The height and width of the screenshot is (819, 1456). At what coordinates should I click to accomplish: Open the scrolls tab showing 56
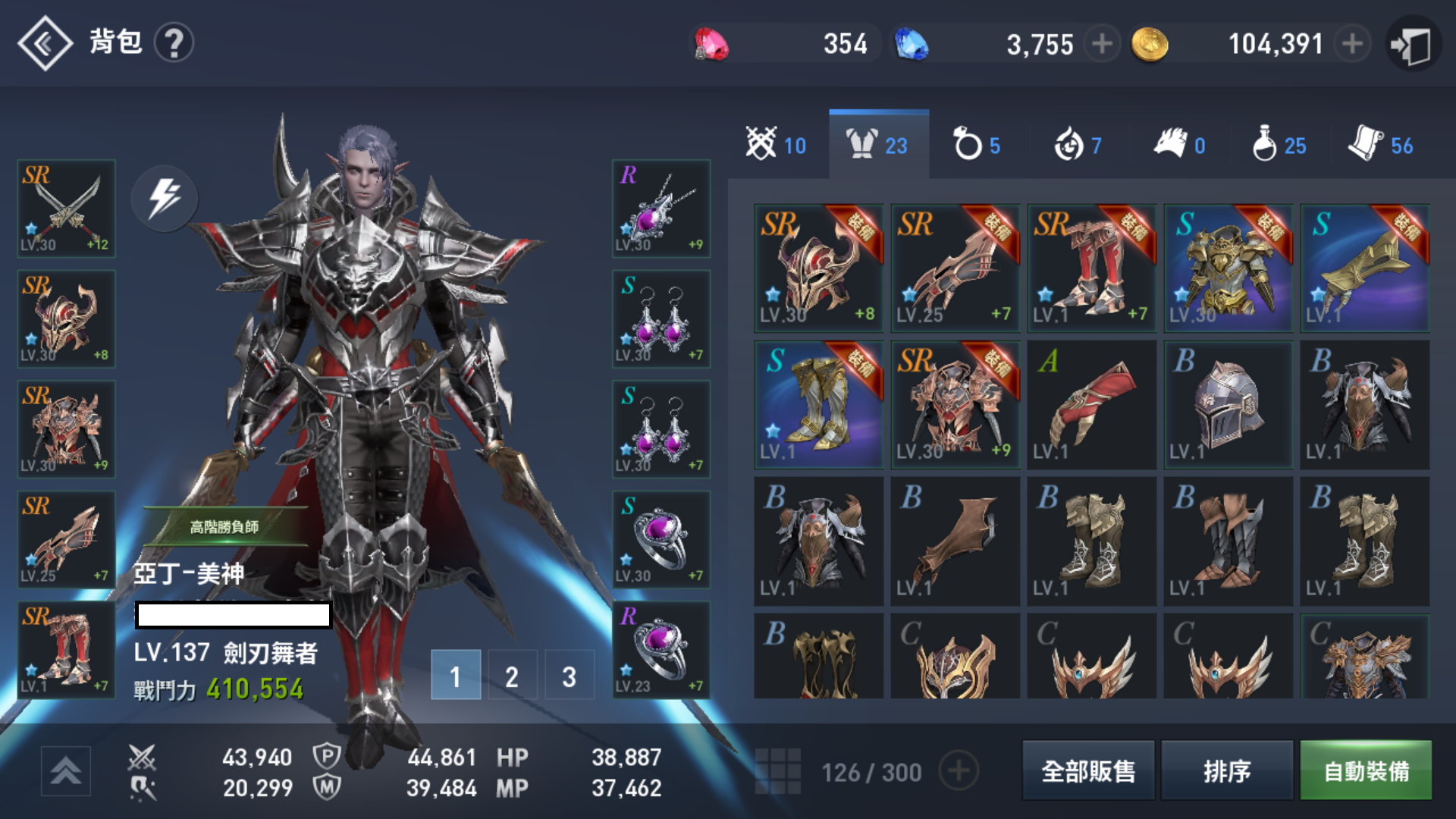tap(1380, 144)
